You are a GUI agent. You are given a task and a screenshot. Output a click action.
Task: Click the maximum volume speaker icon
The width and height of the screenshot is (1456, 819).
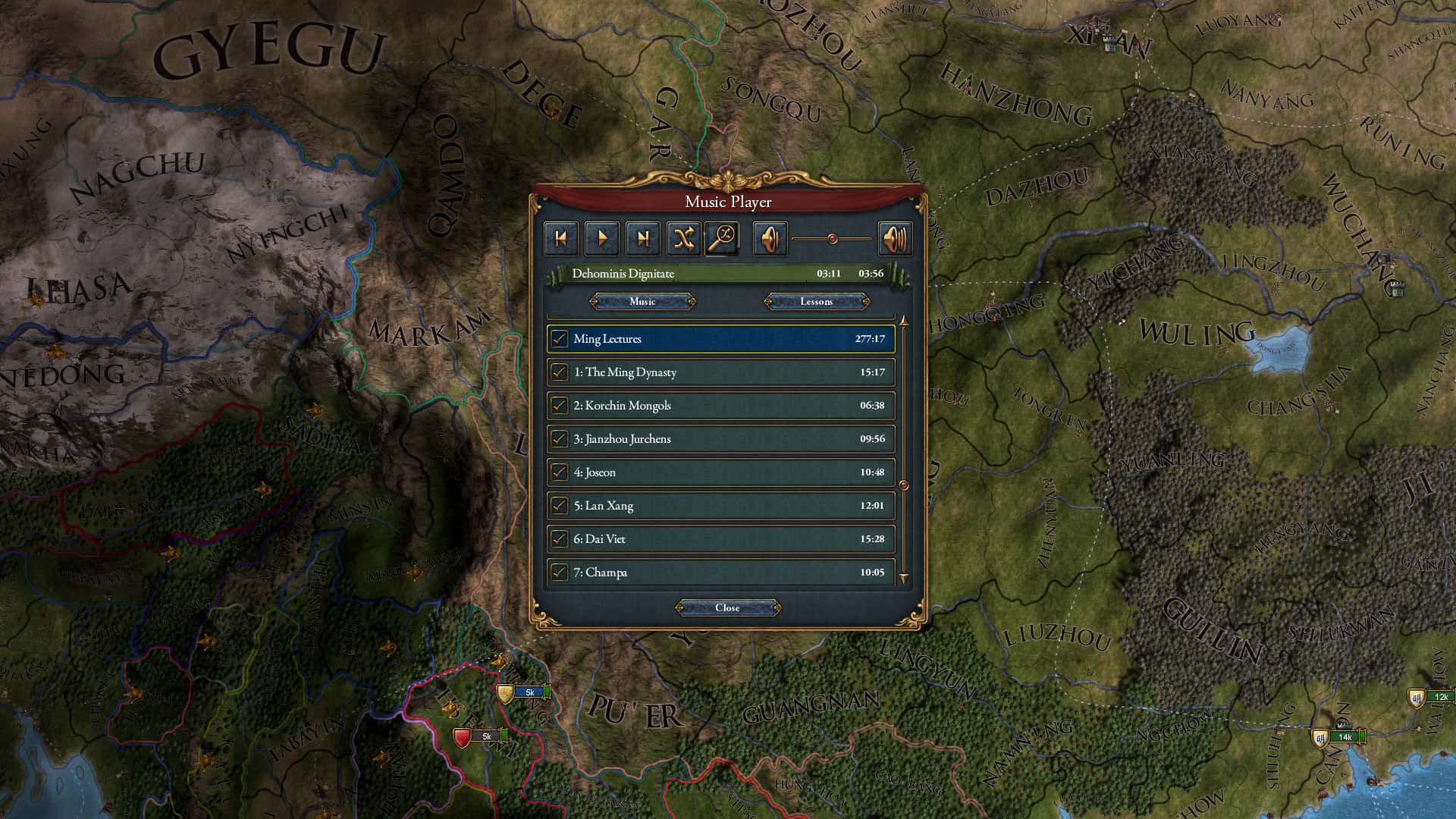pyautogui.click(x=896, y=237)
